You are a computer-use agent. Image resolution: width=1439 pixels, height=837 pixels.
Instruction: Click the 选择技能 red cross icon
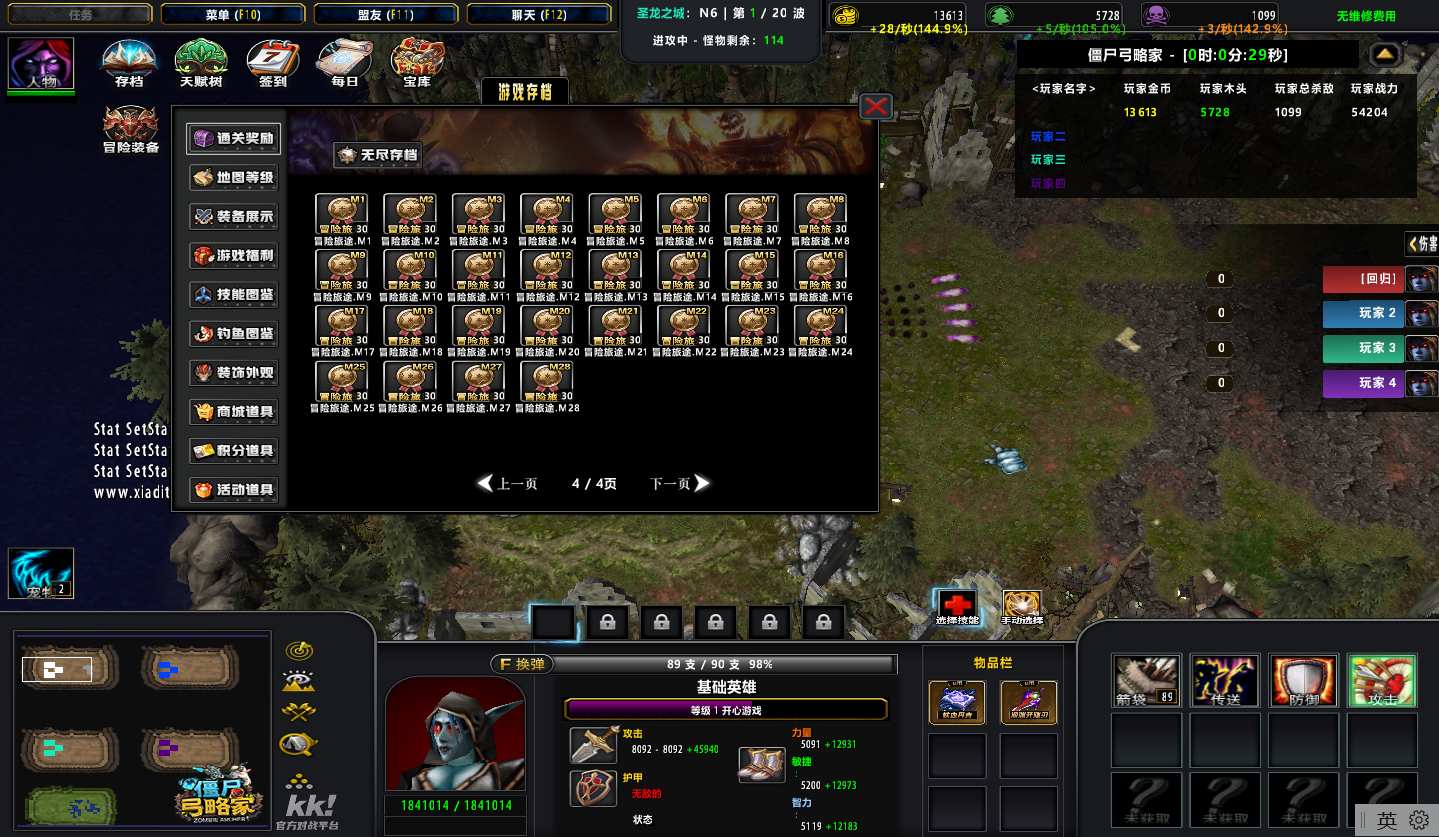click(x=958, y=604)
